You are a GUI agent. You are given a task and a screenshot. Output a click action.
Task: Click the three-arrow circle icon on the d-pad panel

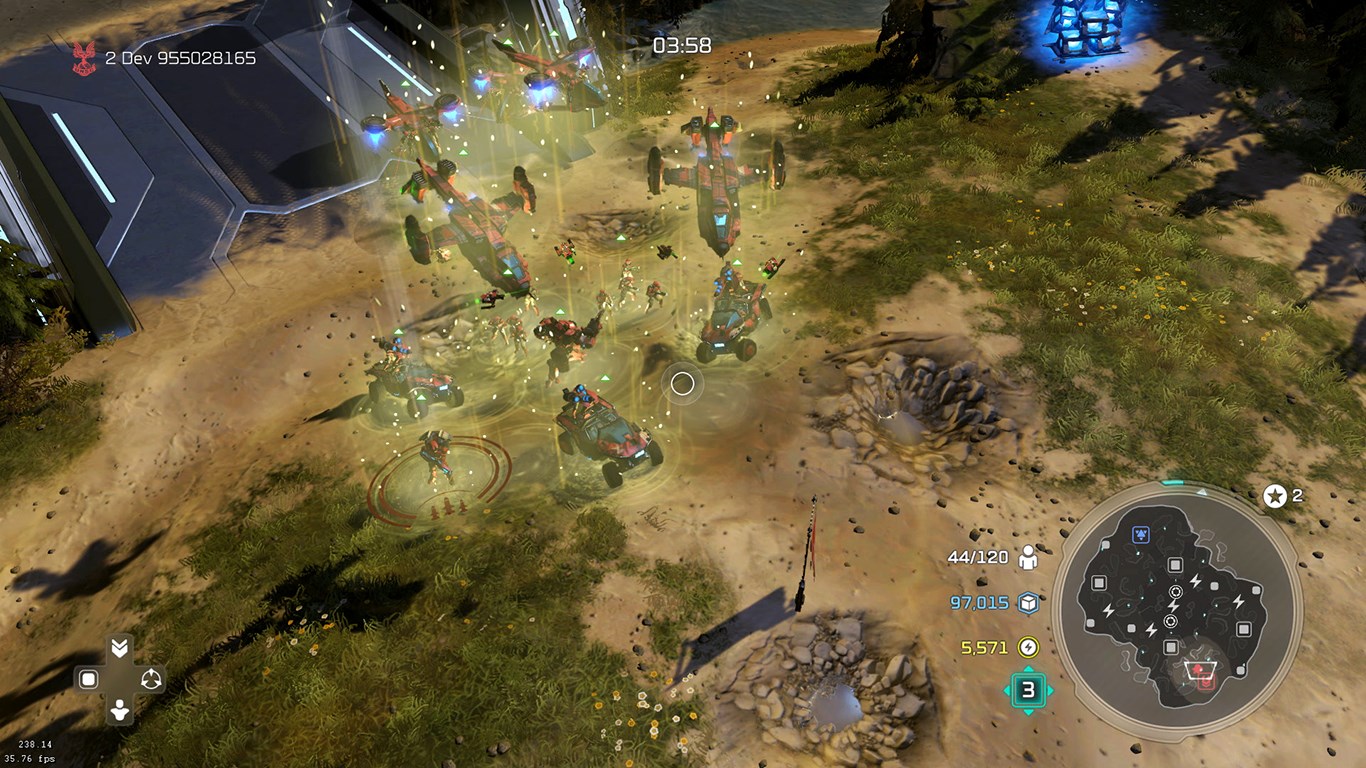[x=151, y=680]
